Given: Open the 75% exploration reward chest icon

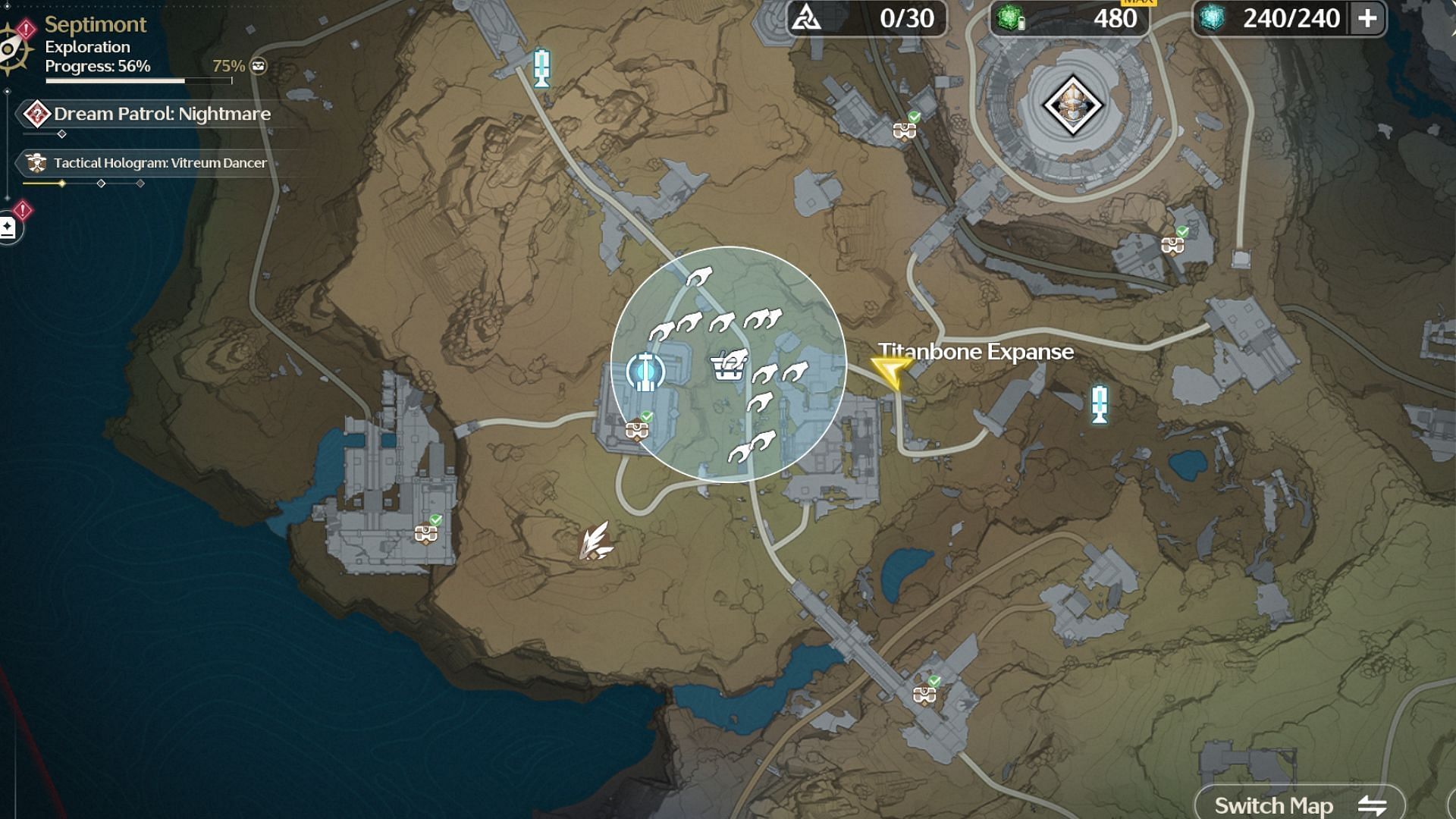Looking at the screenshot, I should (259, 66).
